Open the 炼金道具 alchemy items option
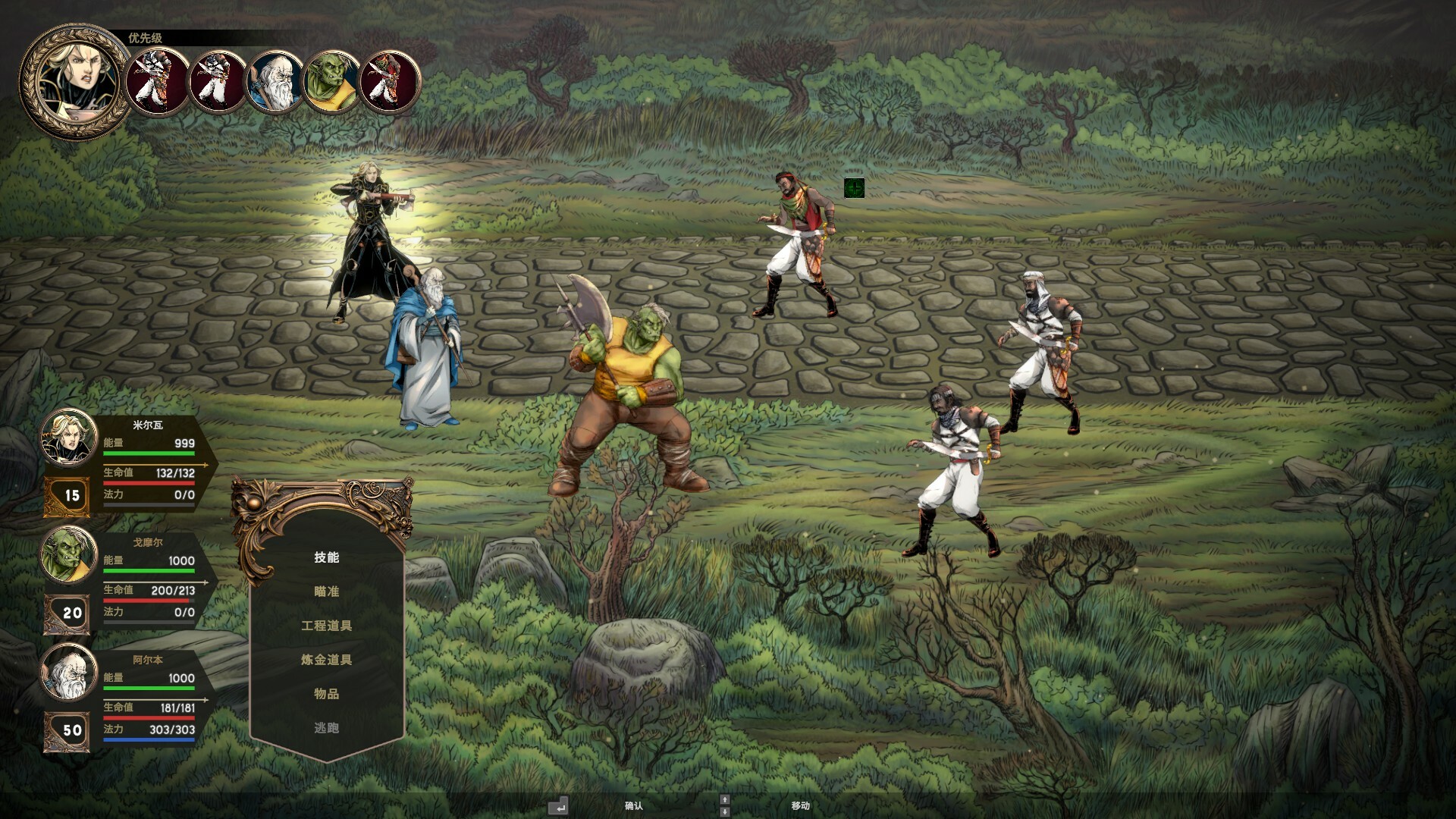 coord(329,659)
